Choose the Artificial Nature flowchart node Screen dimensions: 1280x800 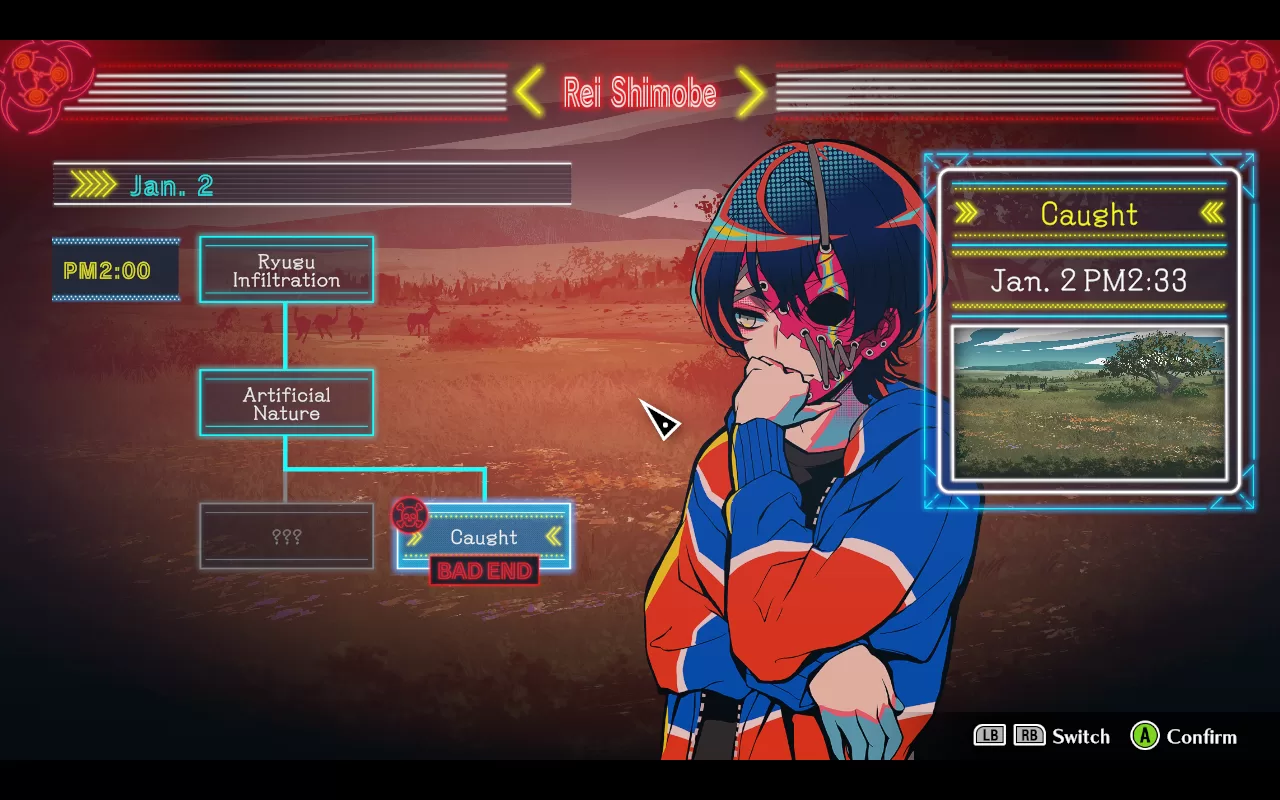(x=286, y=403)
